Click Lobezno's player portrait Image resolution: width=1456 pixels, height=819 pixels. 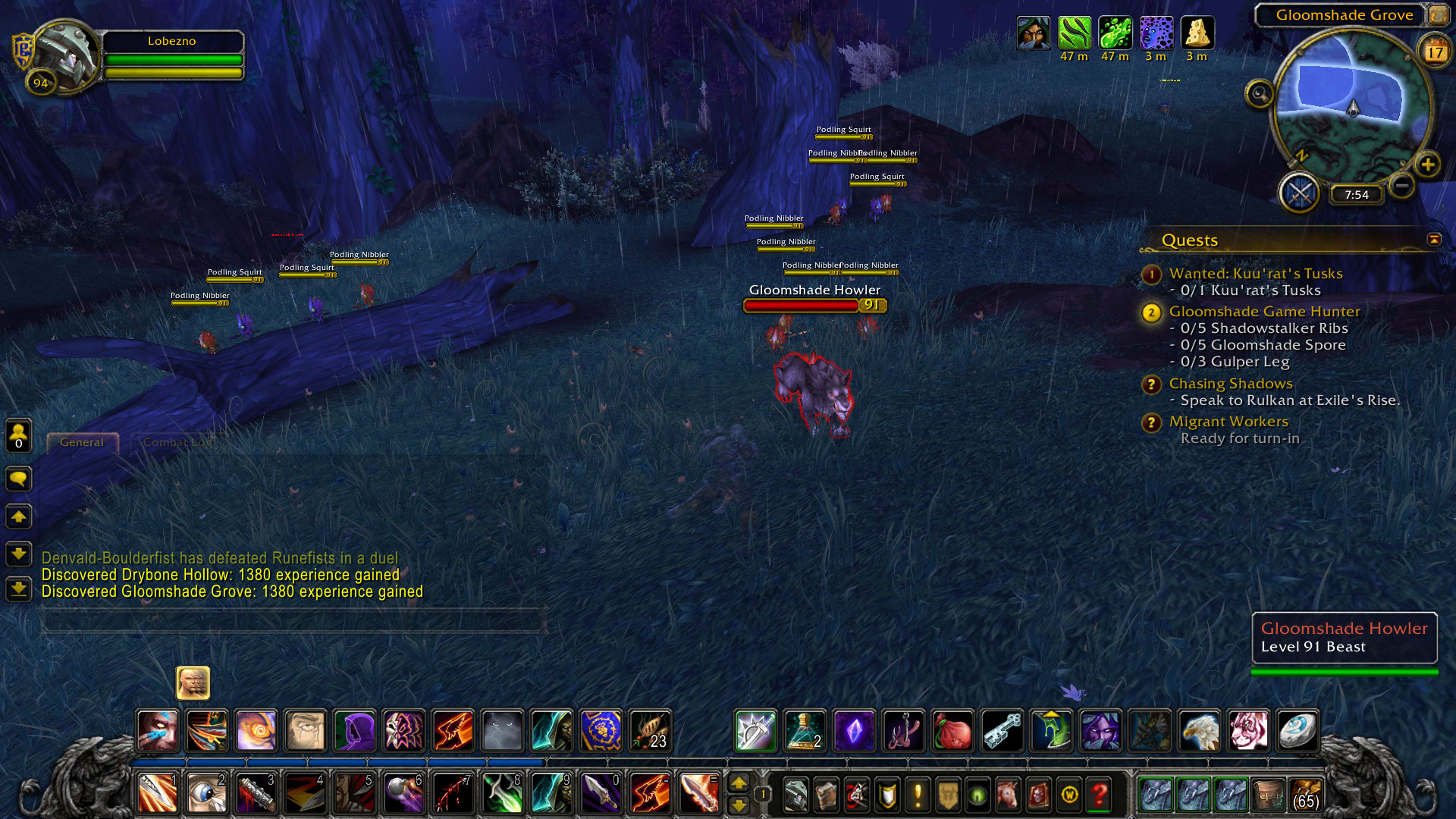point(65,56)
